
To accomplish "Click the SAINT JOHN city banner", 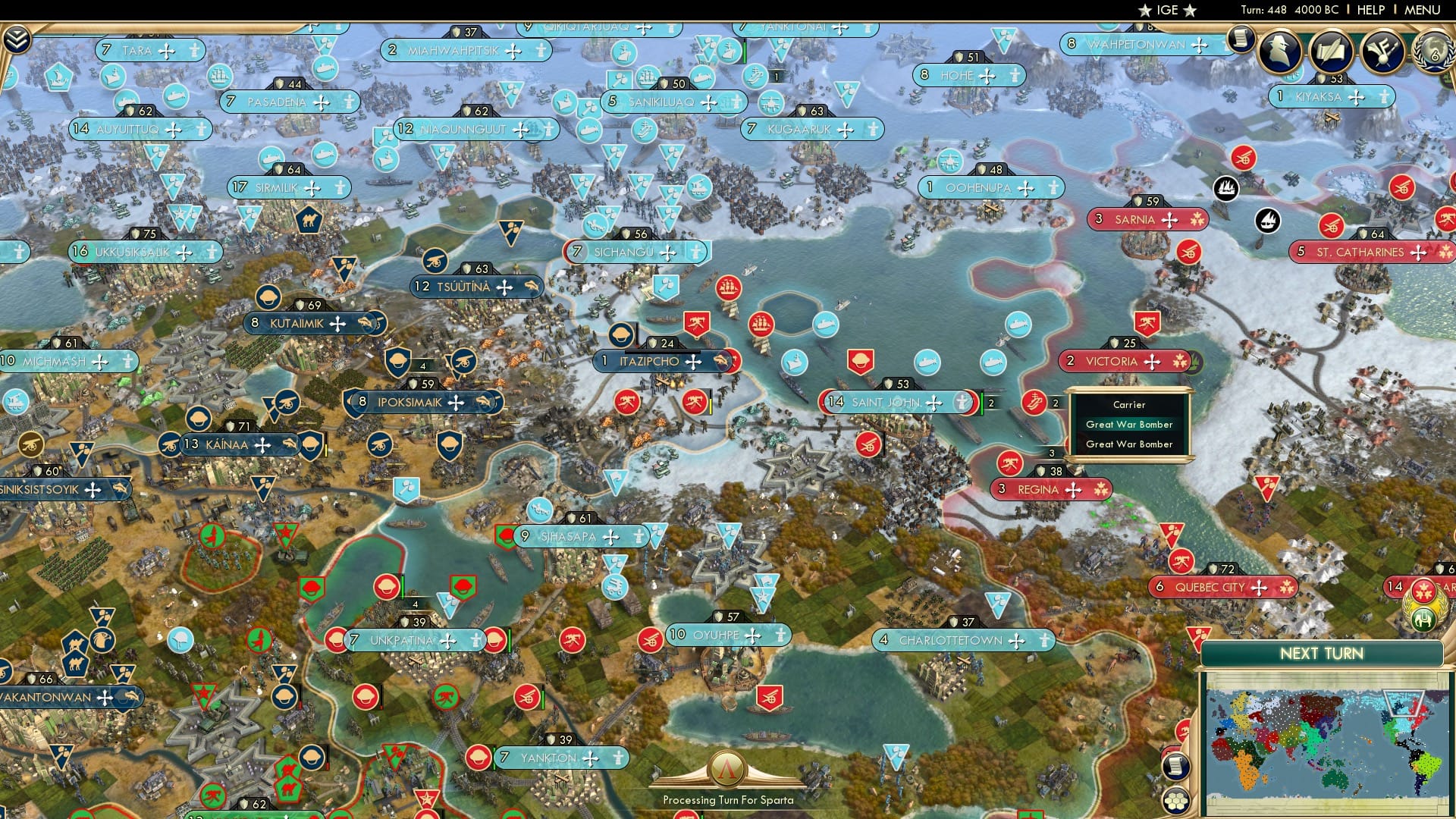I will 886,402.
